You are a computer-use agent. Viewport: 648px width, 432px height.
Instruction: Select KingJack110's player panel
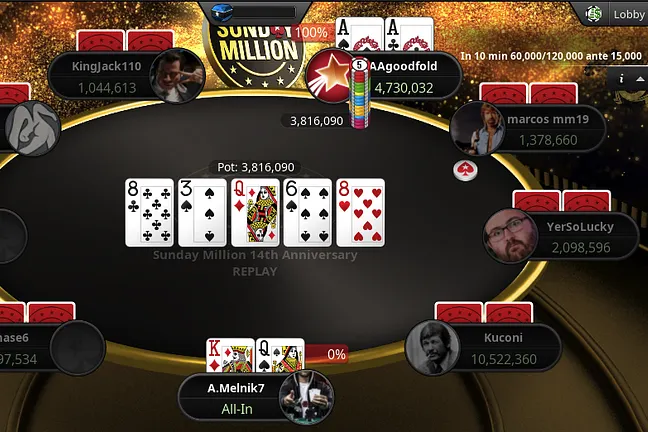tap(108, 76)
